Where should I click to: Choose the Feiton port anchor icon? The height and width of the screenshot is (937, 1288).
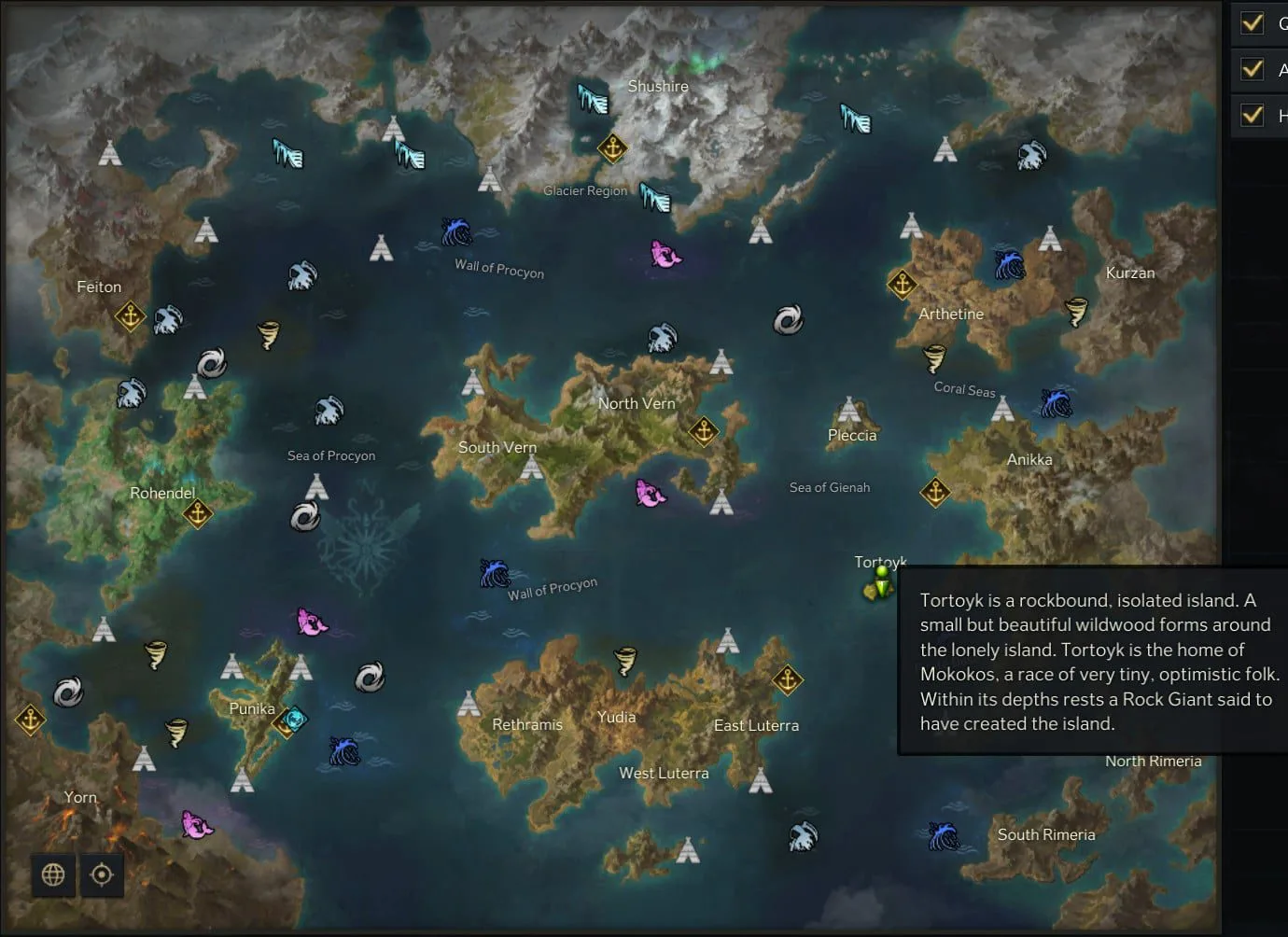[130, 316]
